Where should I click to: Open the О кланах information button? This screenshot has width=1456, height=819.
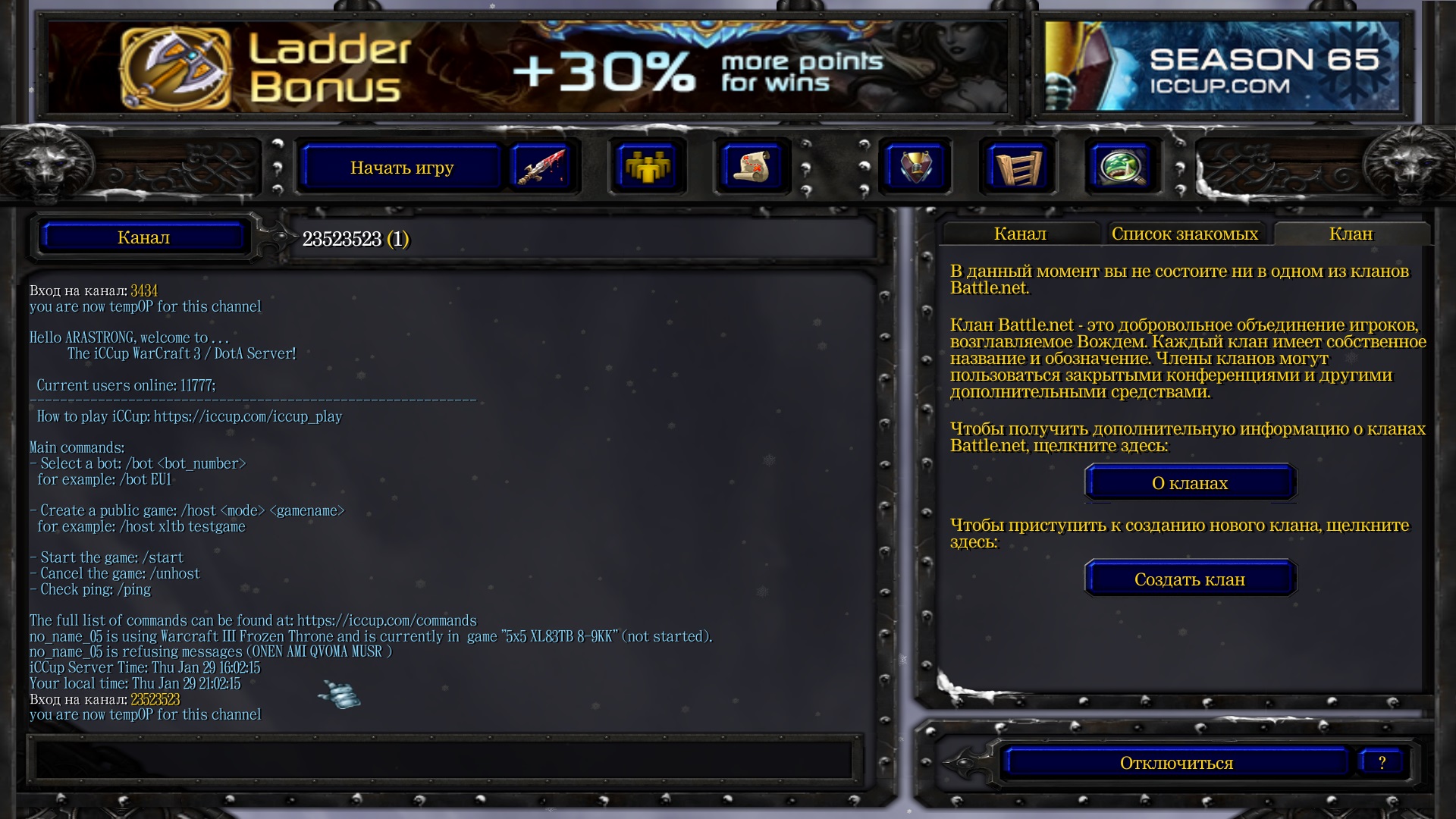(1189, 483)
